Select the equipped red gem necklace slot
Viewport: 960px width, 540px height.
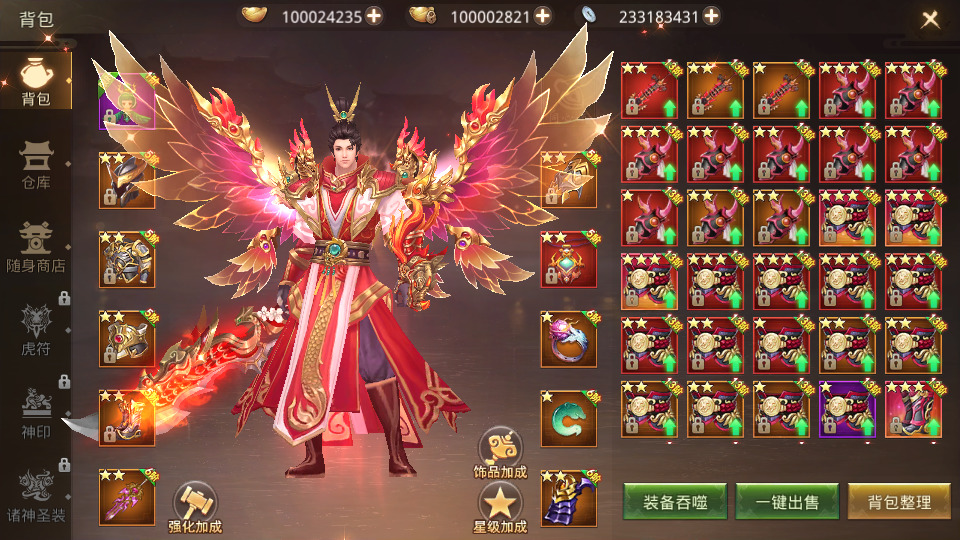(569, 259)
